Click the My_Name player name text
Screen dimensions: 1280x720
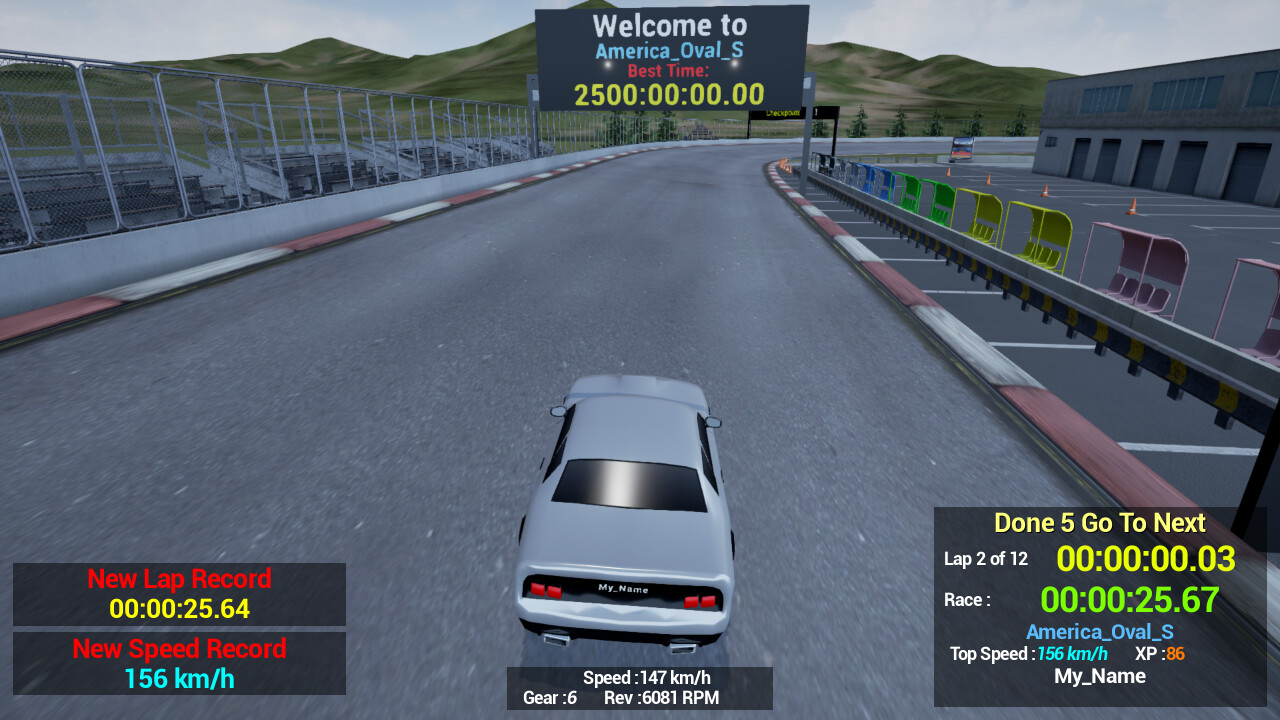click(x=1099, y=676)
